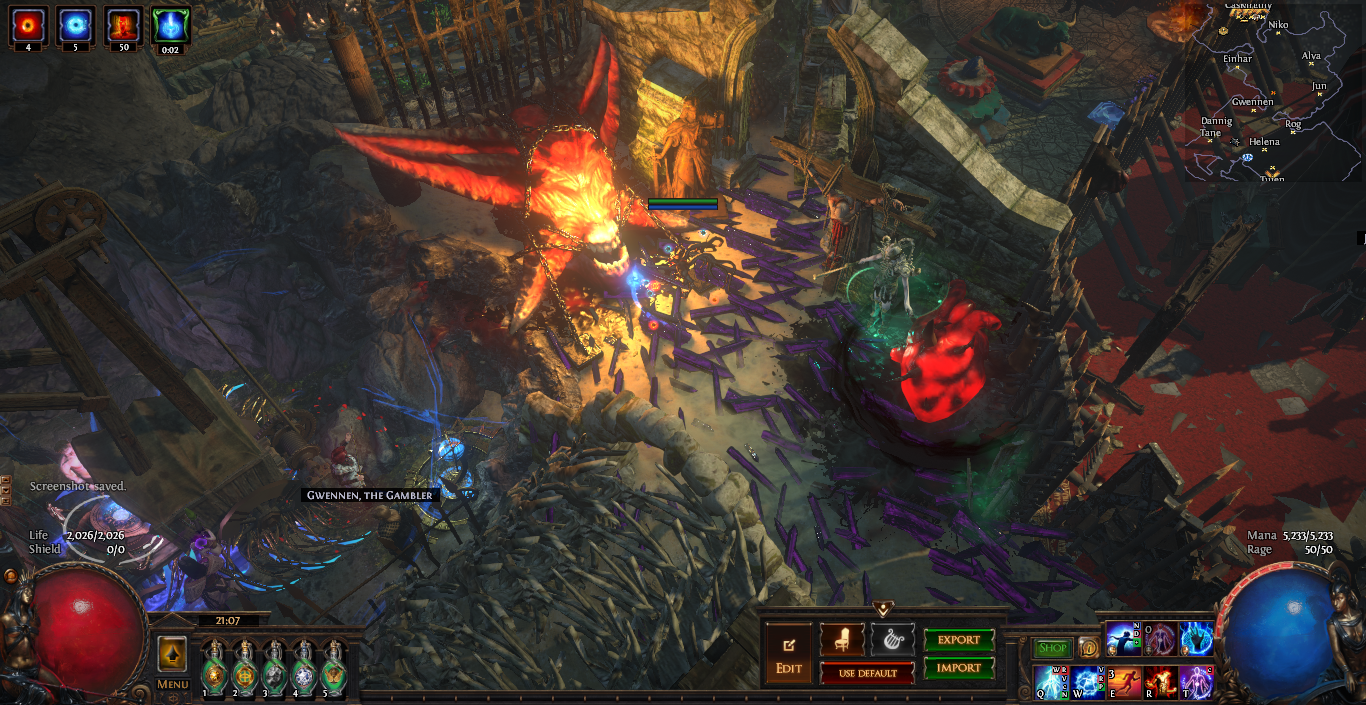
Task: Use flask in slot 1
Action: [x=214, y=669]
